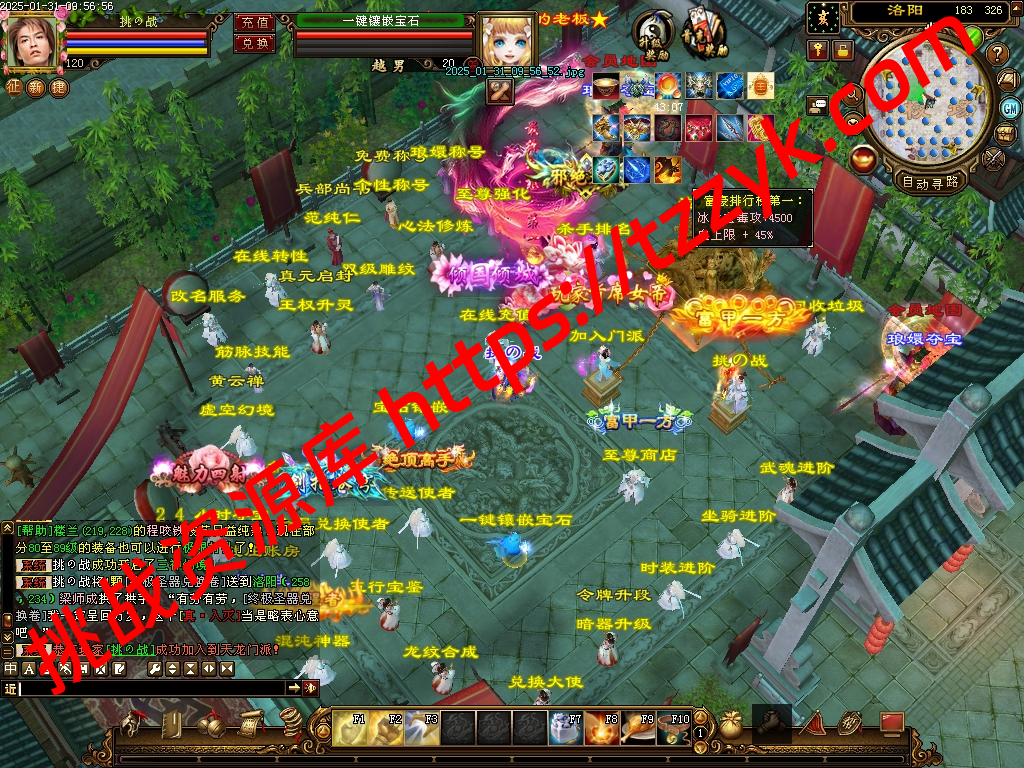This screenshot has height=768, width=1024.
Task: Select the circular minimap of 洛阳
Action: (926, 105)
